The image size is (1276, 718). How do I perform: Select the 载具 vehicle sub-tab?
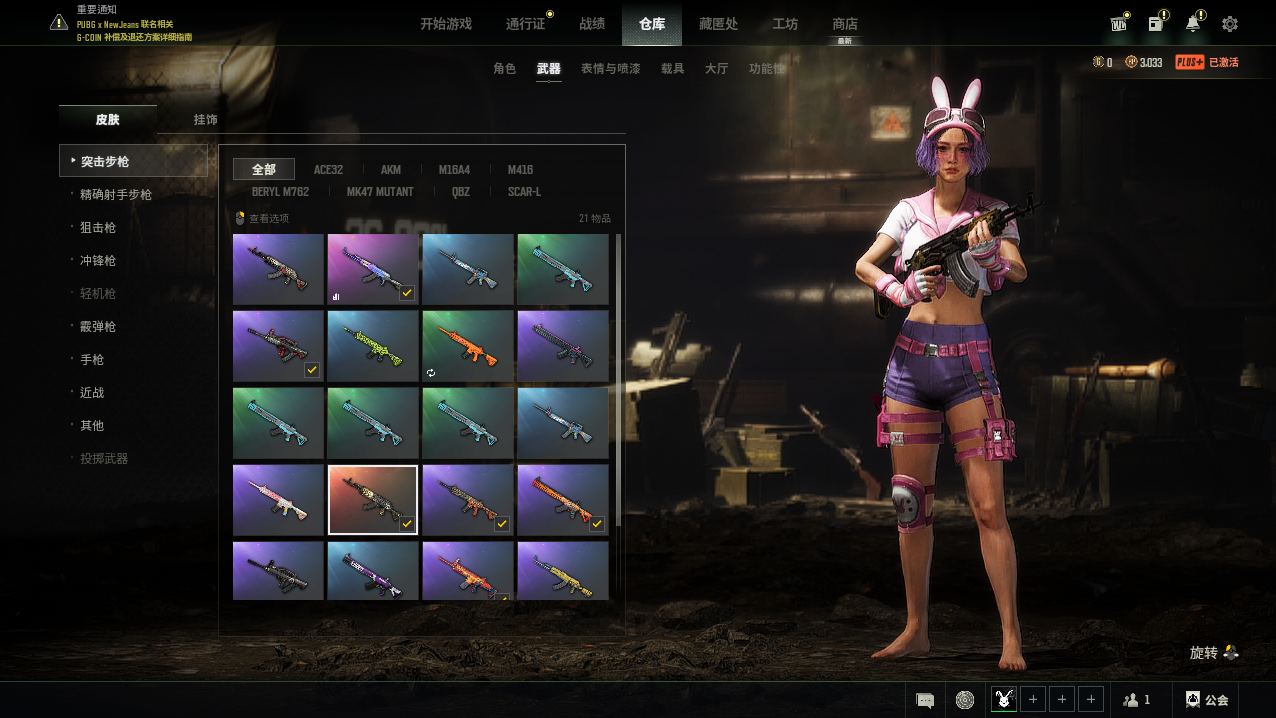coord(673,69)
